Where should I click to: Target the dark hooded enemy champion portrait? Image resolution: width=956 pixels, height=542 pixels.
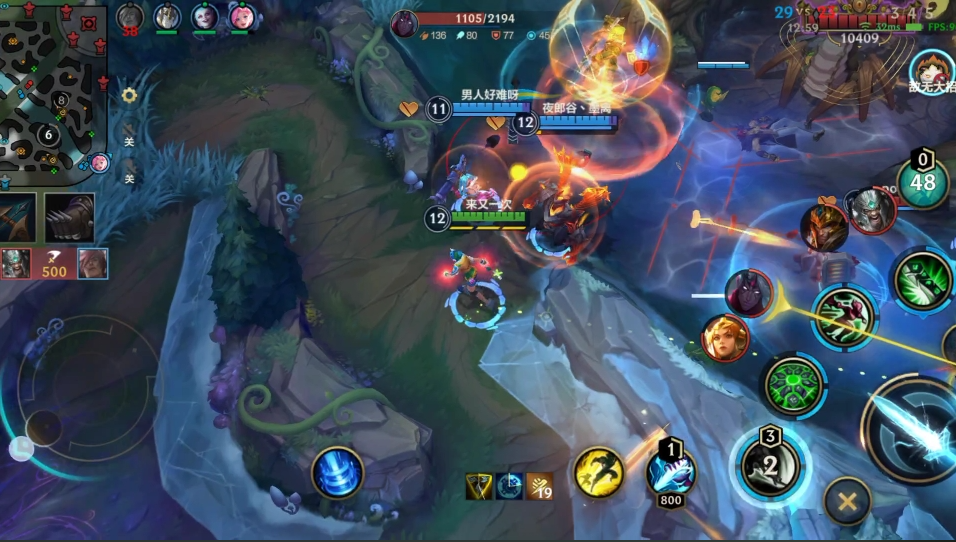point(748,294)
